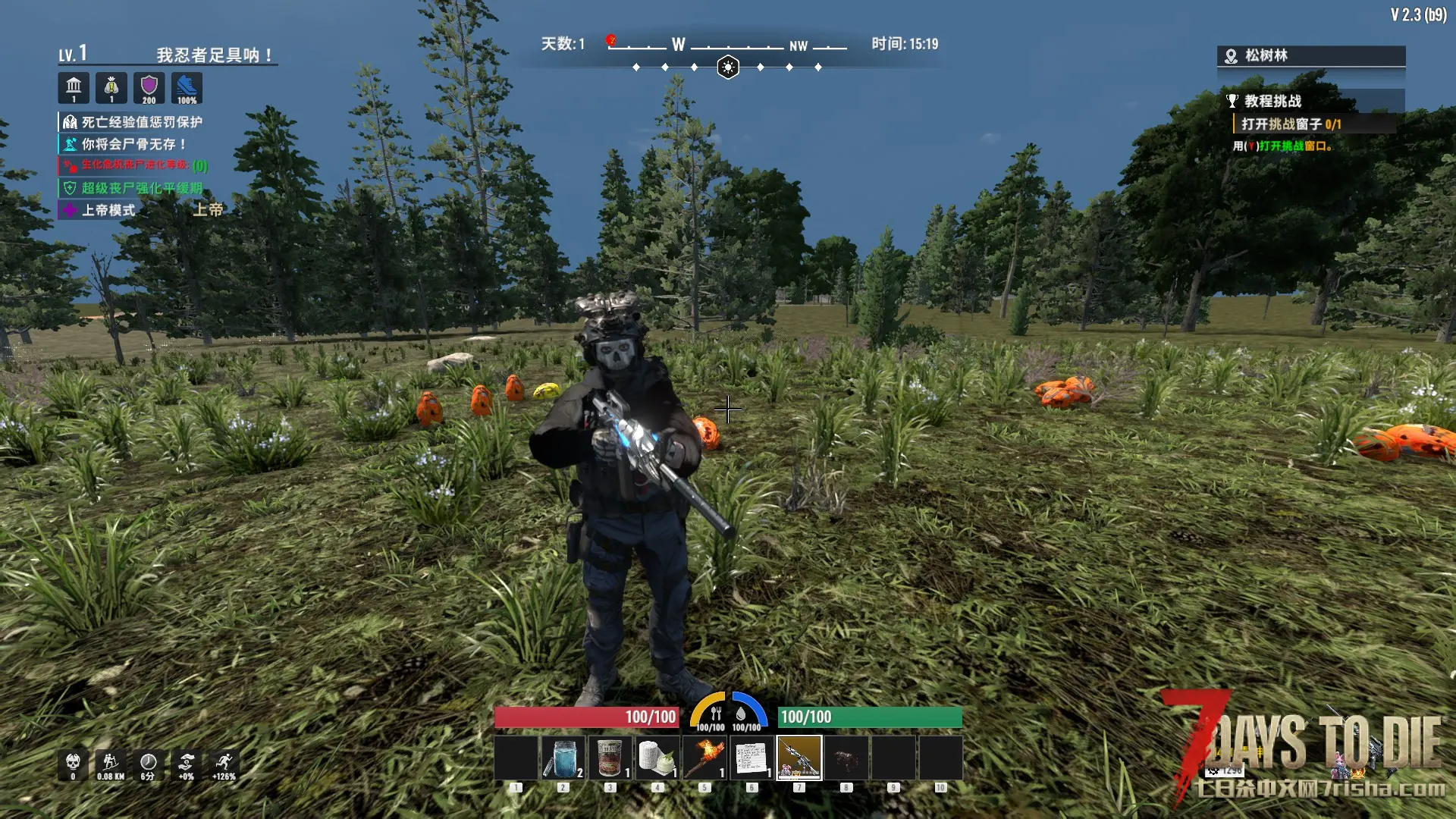
Task: Click the skull kill counter icon
Action: tap(73, 764)
